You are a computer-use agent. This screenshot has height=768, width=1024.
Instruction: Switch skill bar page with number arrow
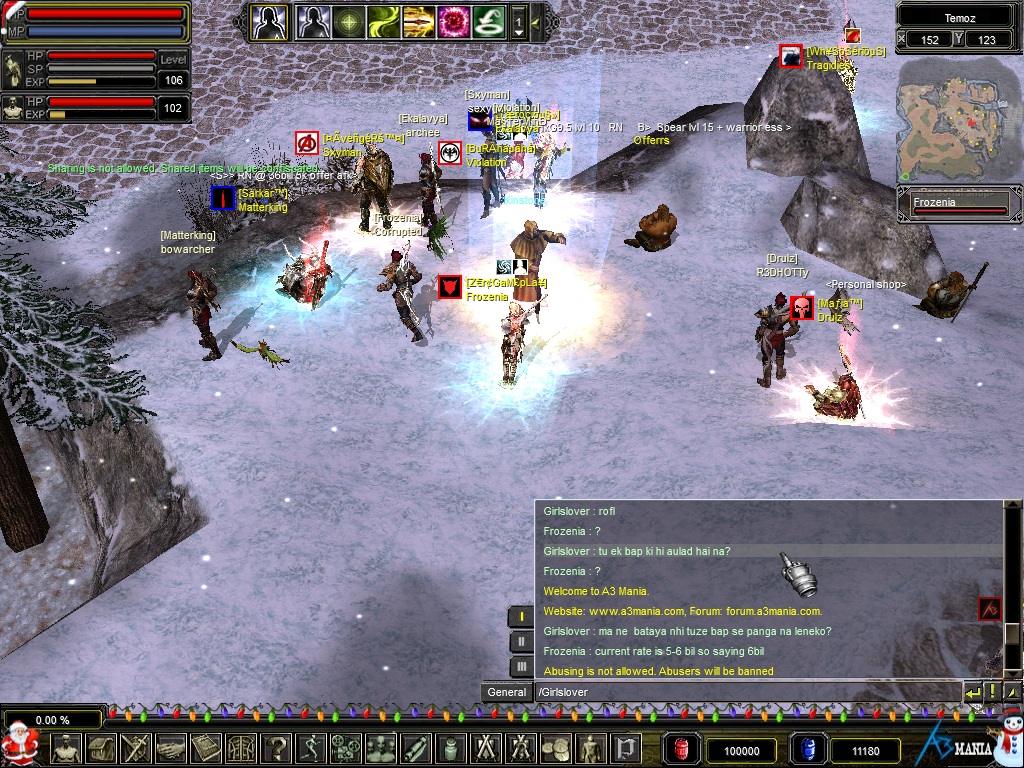coord(518,22)
